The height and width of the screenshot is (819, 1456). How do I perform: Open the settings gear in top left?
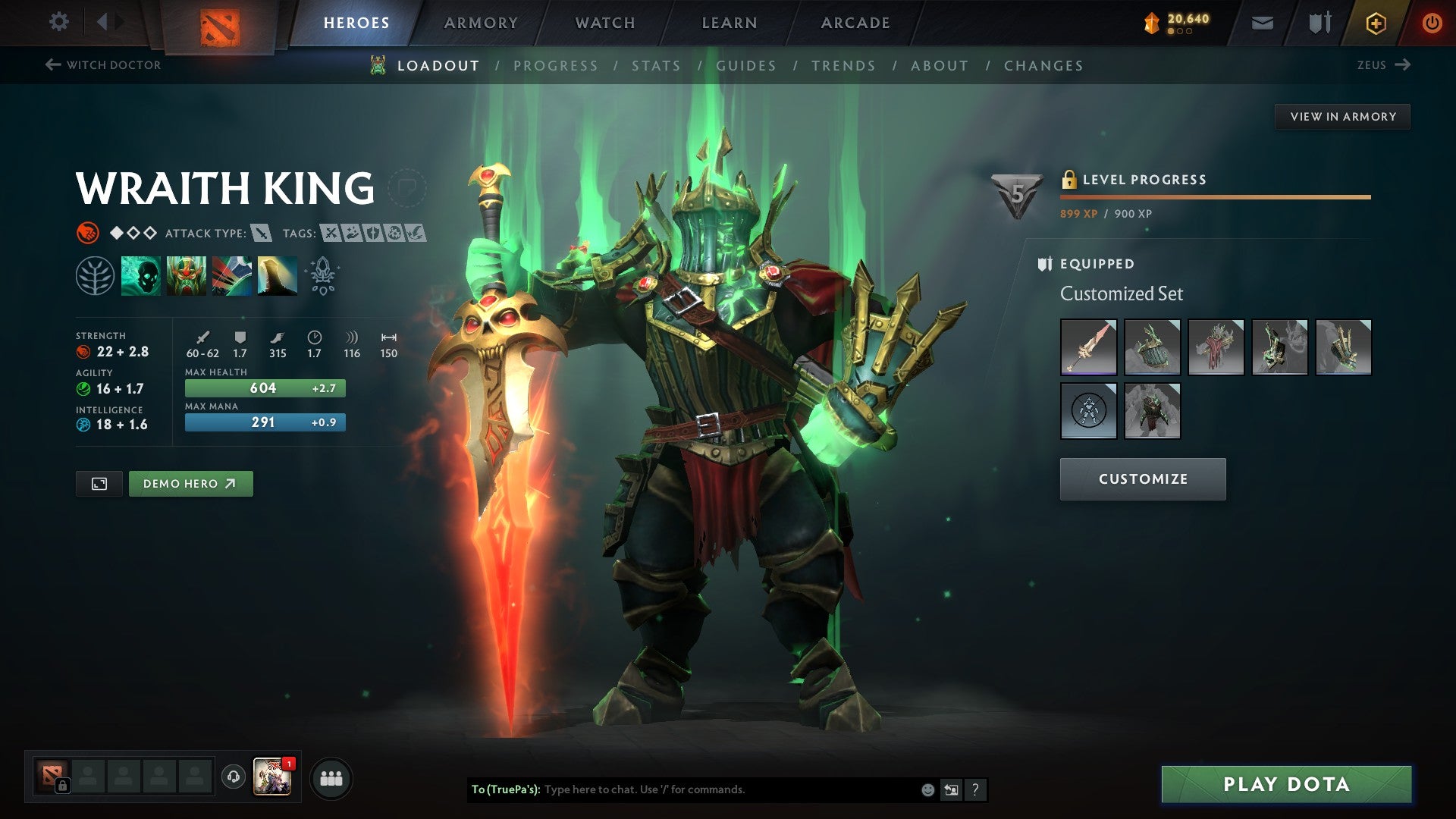(58, 22)
